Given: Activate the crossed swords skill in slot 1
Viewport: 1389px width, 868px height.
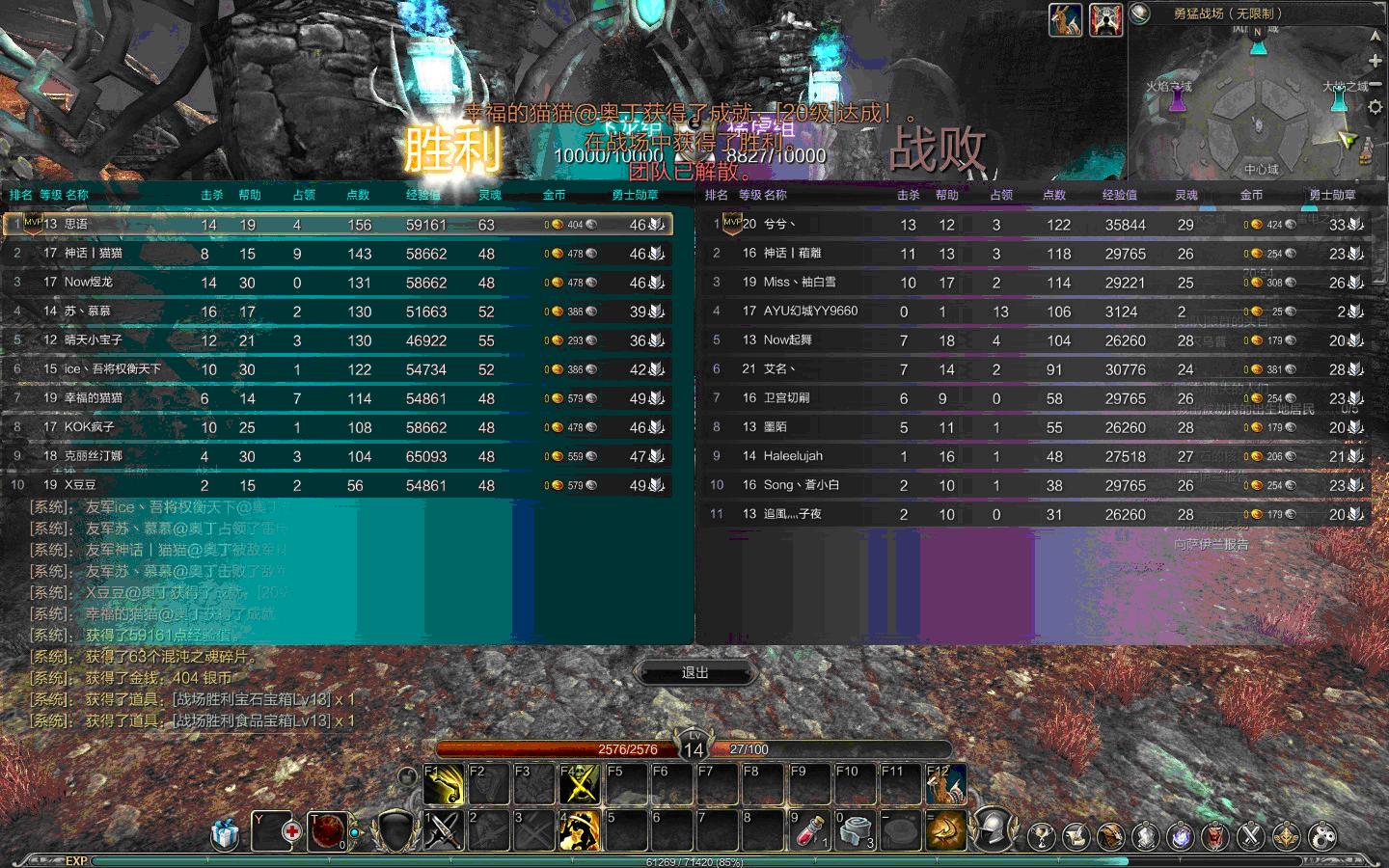Looking at the screenshot, I should coord(444,830).
